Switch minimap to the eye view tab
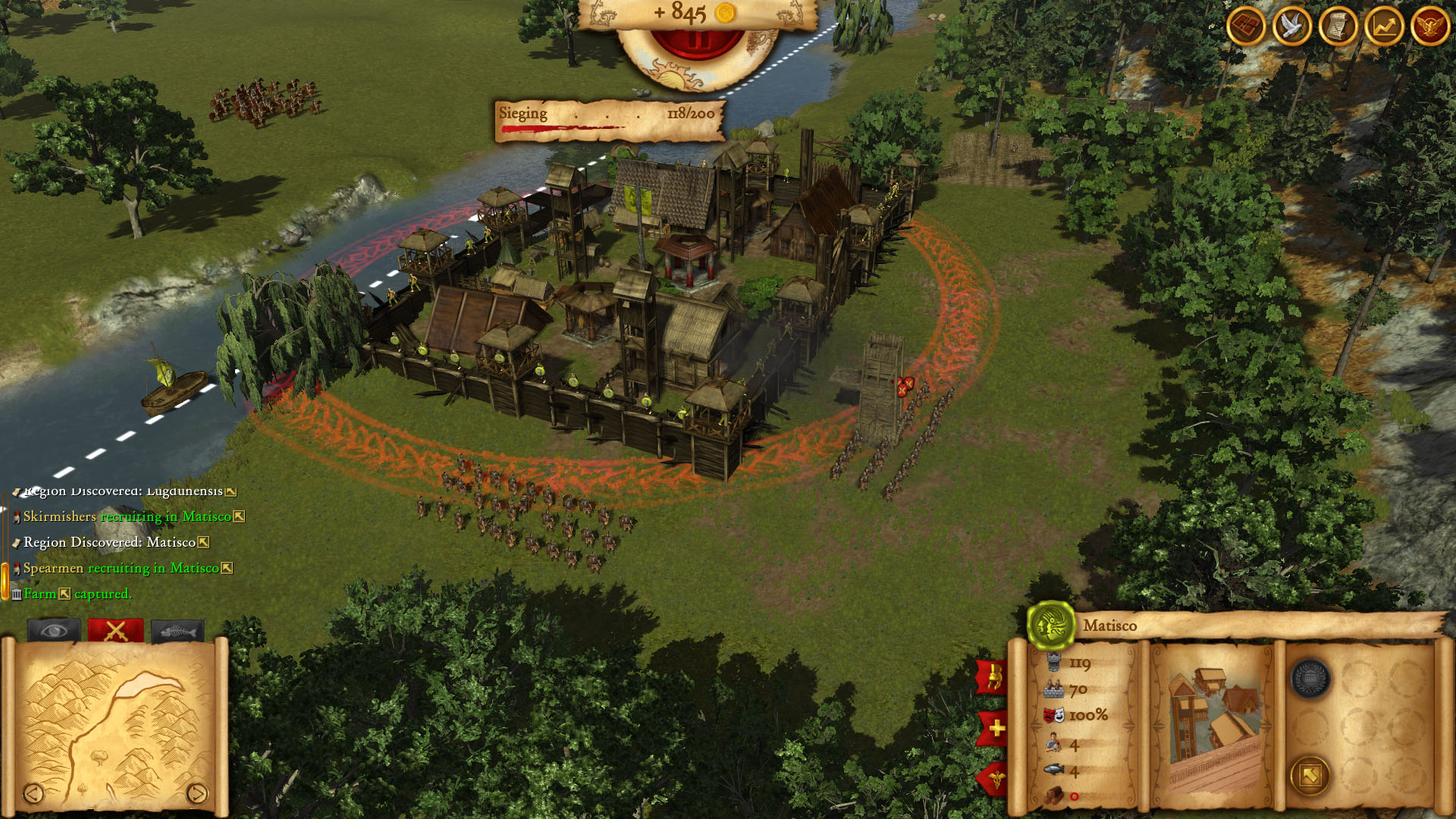Screen dimensions: 1456x819 (x=54, y=630)
